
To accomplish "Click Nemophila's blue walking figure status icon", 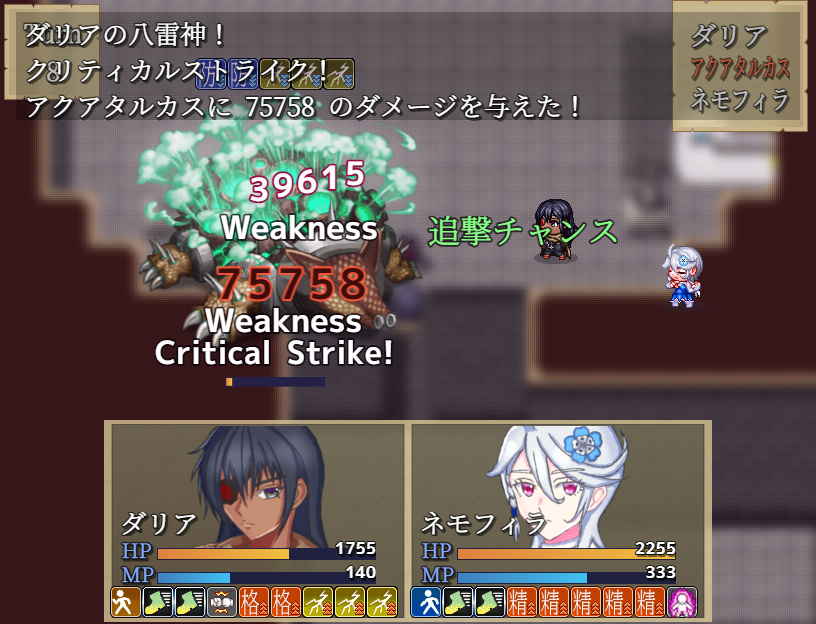I will [x=425, y=602].
